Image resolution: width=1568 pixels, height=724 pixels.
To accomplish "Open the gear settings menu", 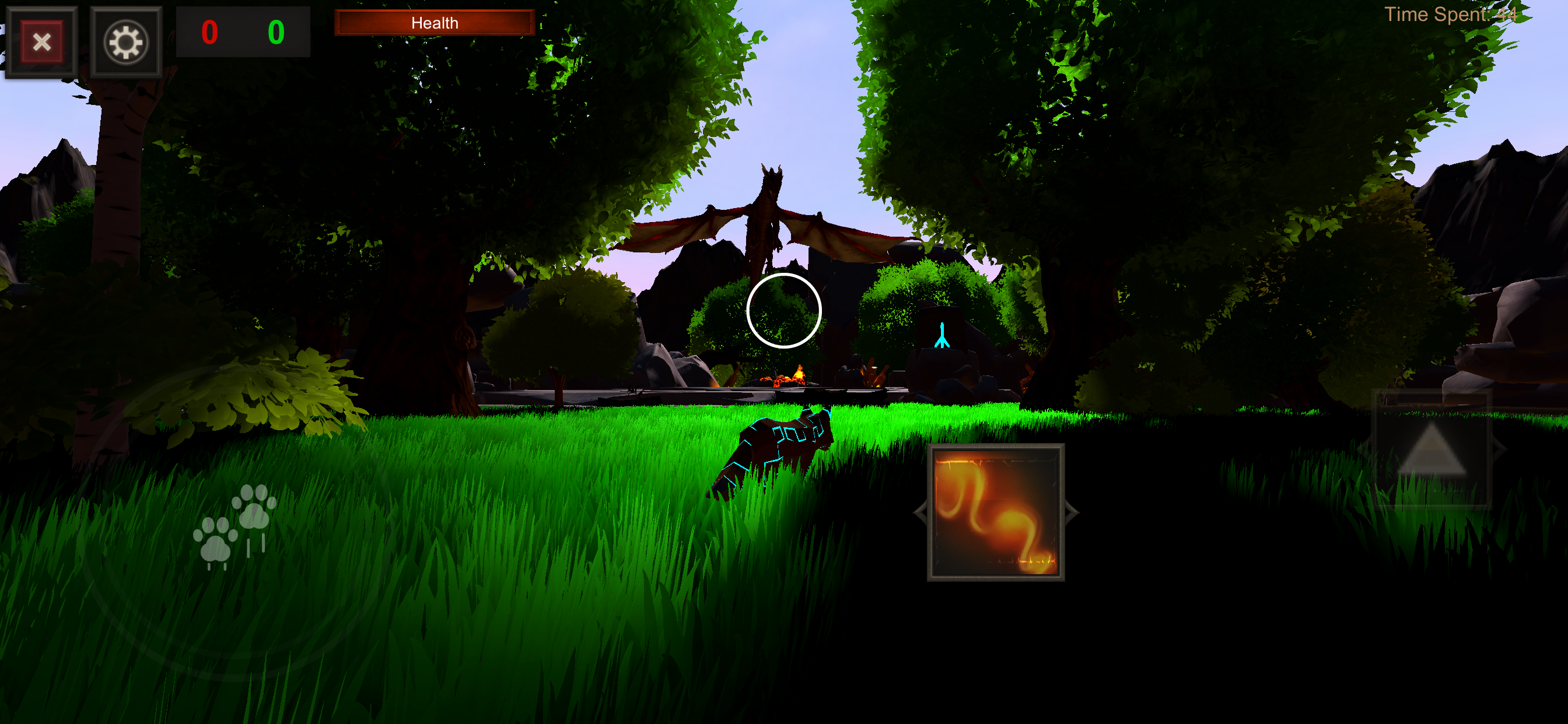I will click(x=126, y=42).
